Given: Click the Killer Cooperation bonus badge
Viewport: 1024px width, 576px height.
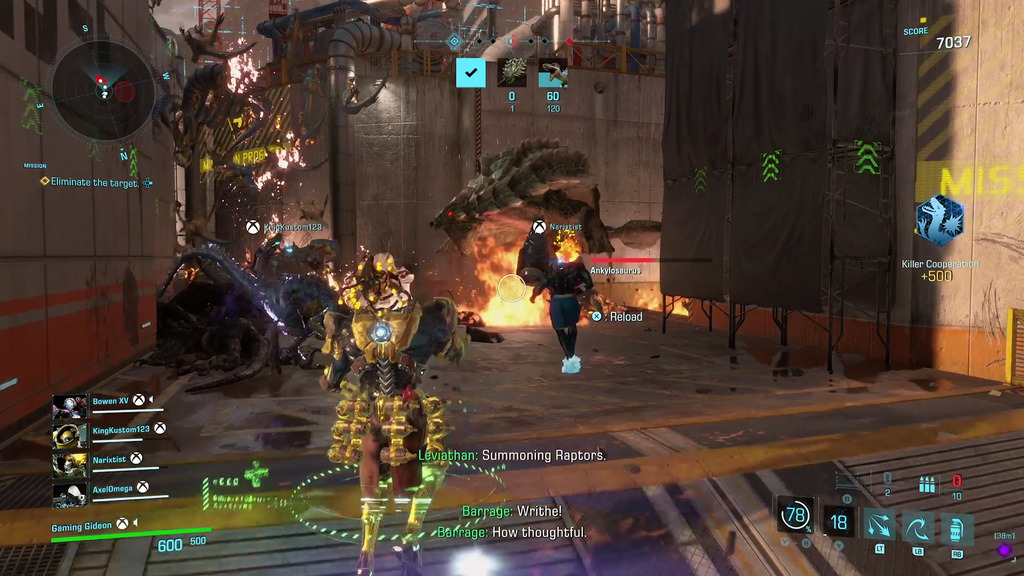Looking at the screenshot, I should pyautogui.click(x=939, y=221).
